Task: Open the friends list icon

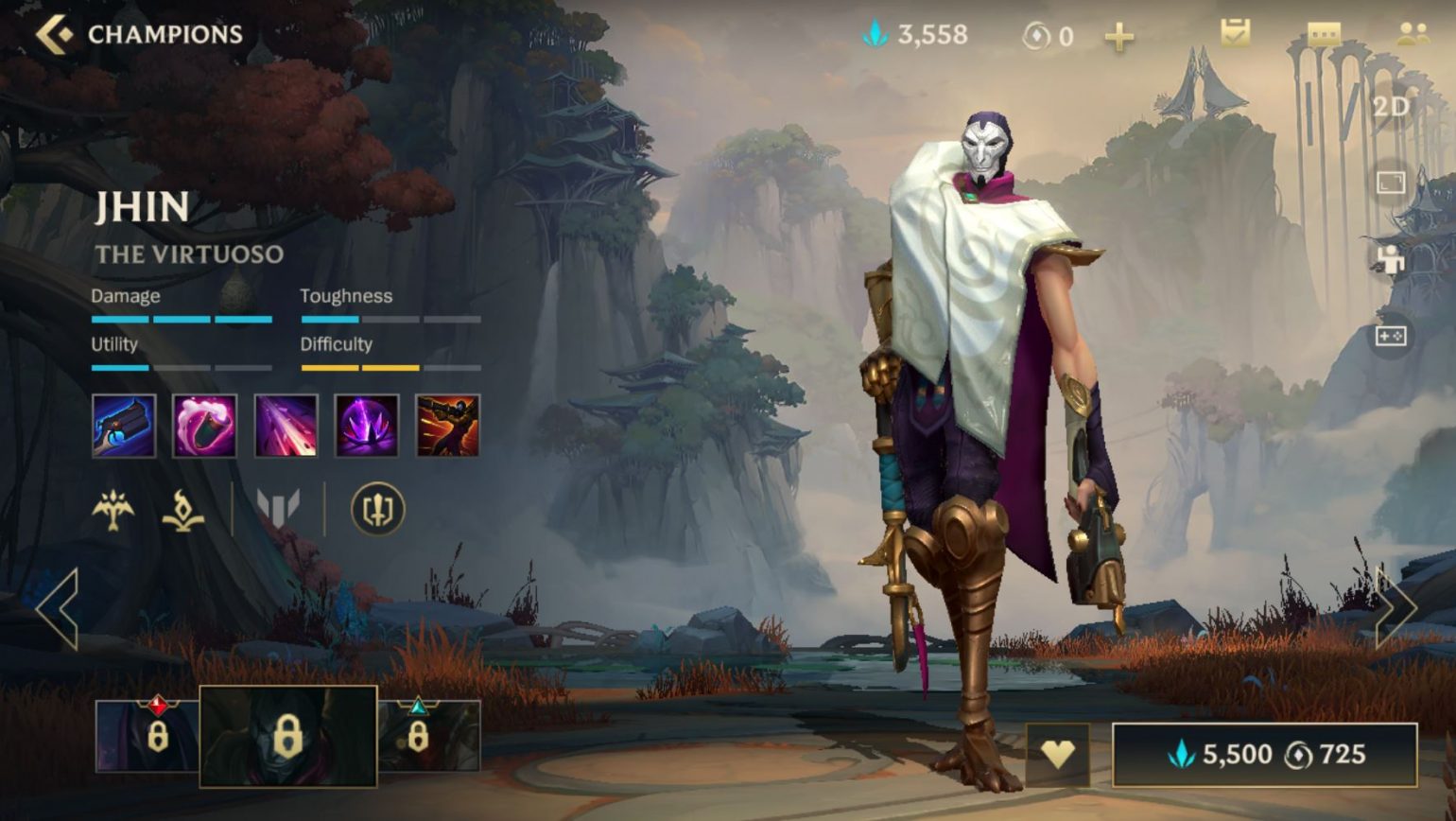Action: coord(1413,34)
